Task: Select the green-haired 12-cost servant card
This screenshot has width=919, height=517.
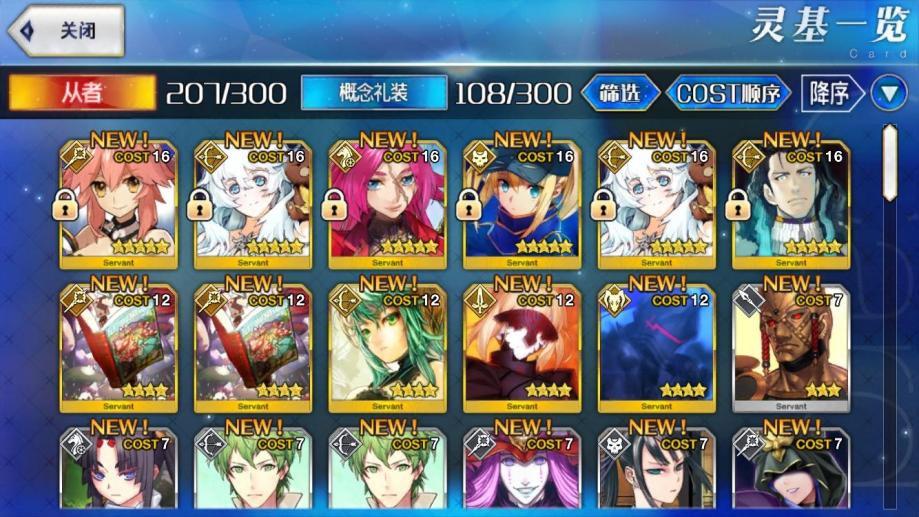Action: coord(387,347)
